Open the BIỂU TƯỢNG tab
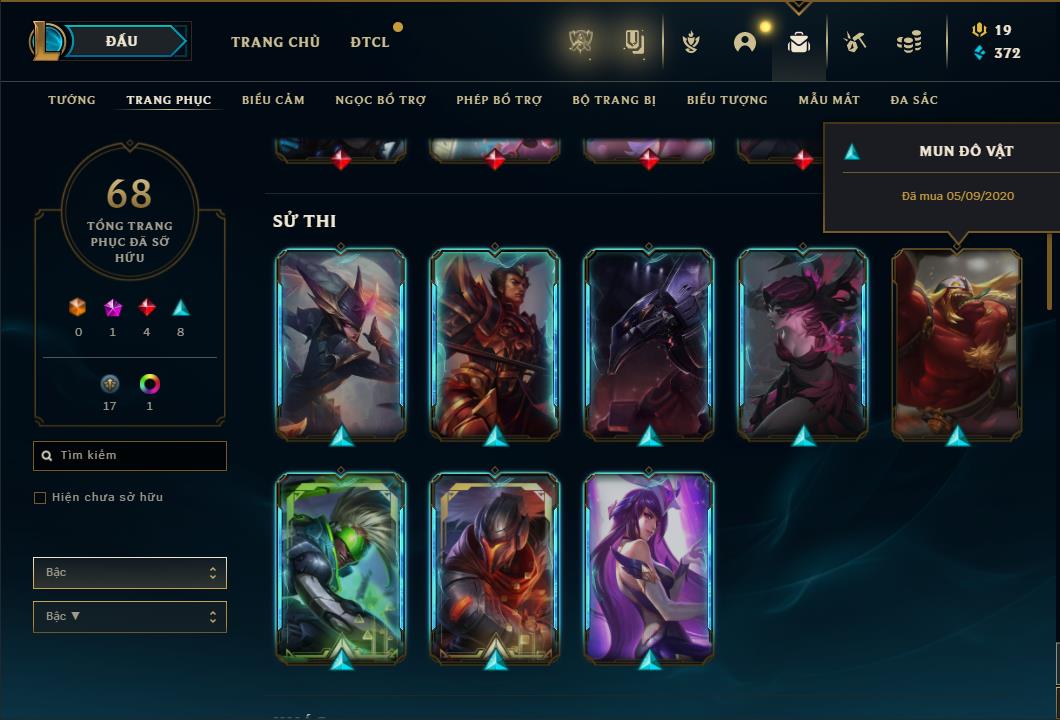Image resolution: width=1060 pixels, height=720 pixels. [727, 100]
